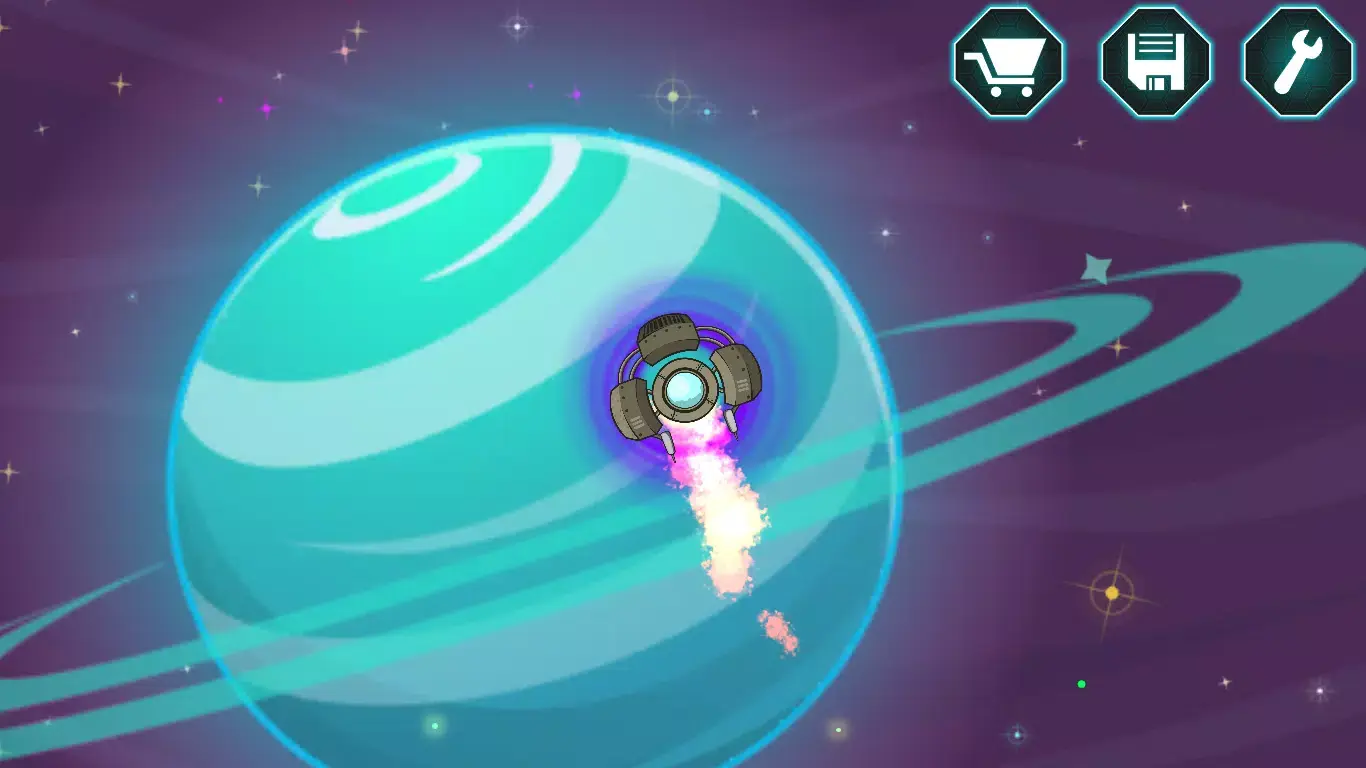
Task: Click the orange sparkle star bottom right
Action: coord(1110,592)
